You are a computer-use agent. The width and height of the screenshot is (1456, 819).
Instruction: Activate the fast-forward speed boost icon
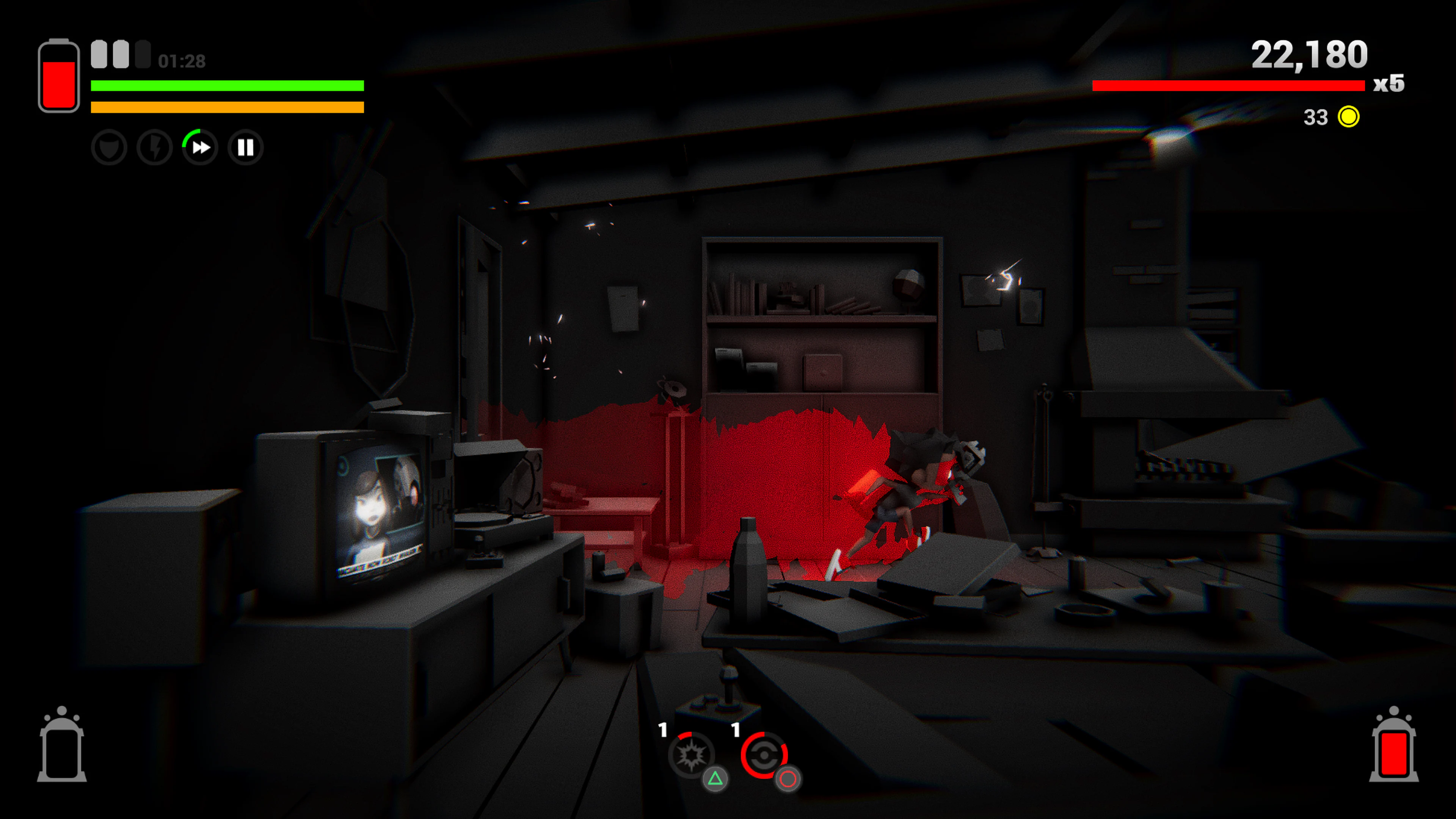click(200, 147)
